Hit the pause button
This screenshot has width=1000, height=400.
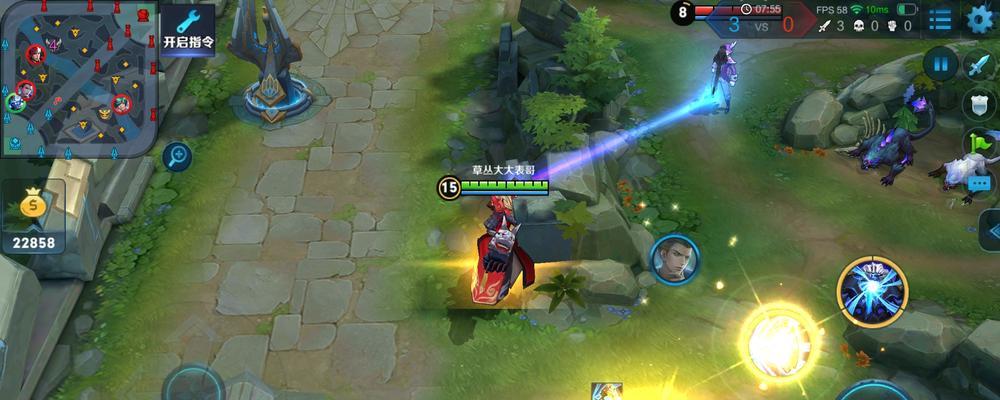point(940,64)
